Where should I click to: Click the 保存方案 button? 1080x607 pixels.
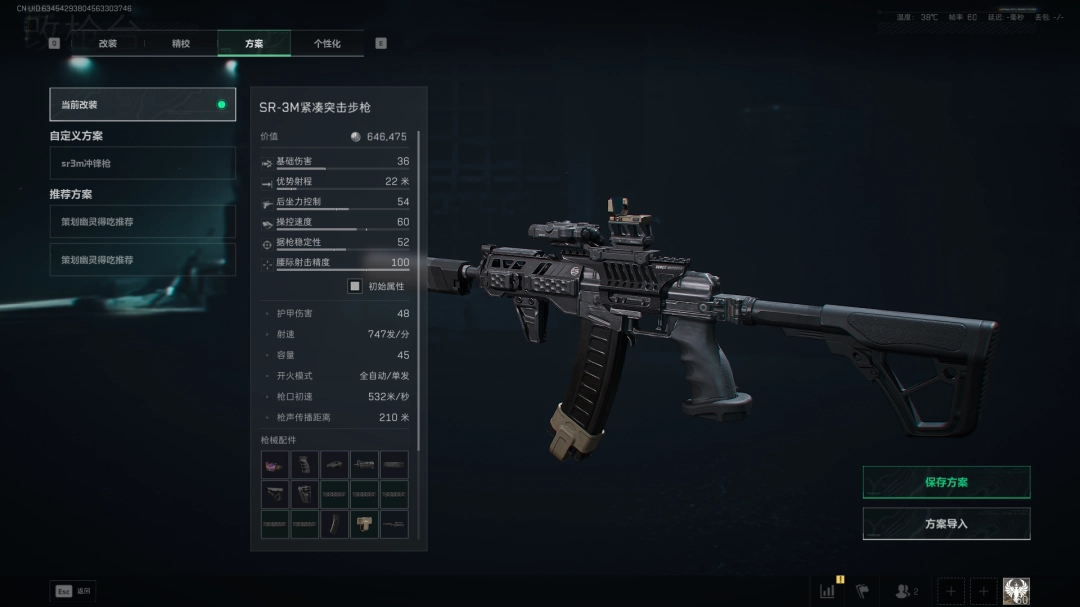point(946,482)
